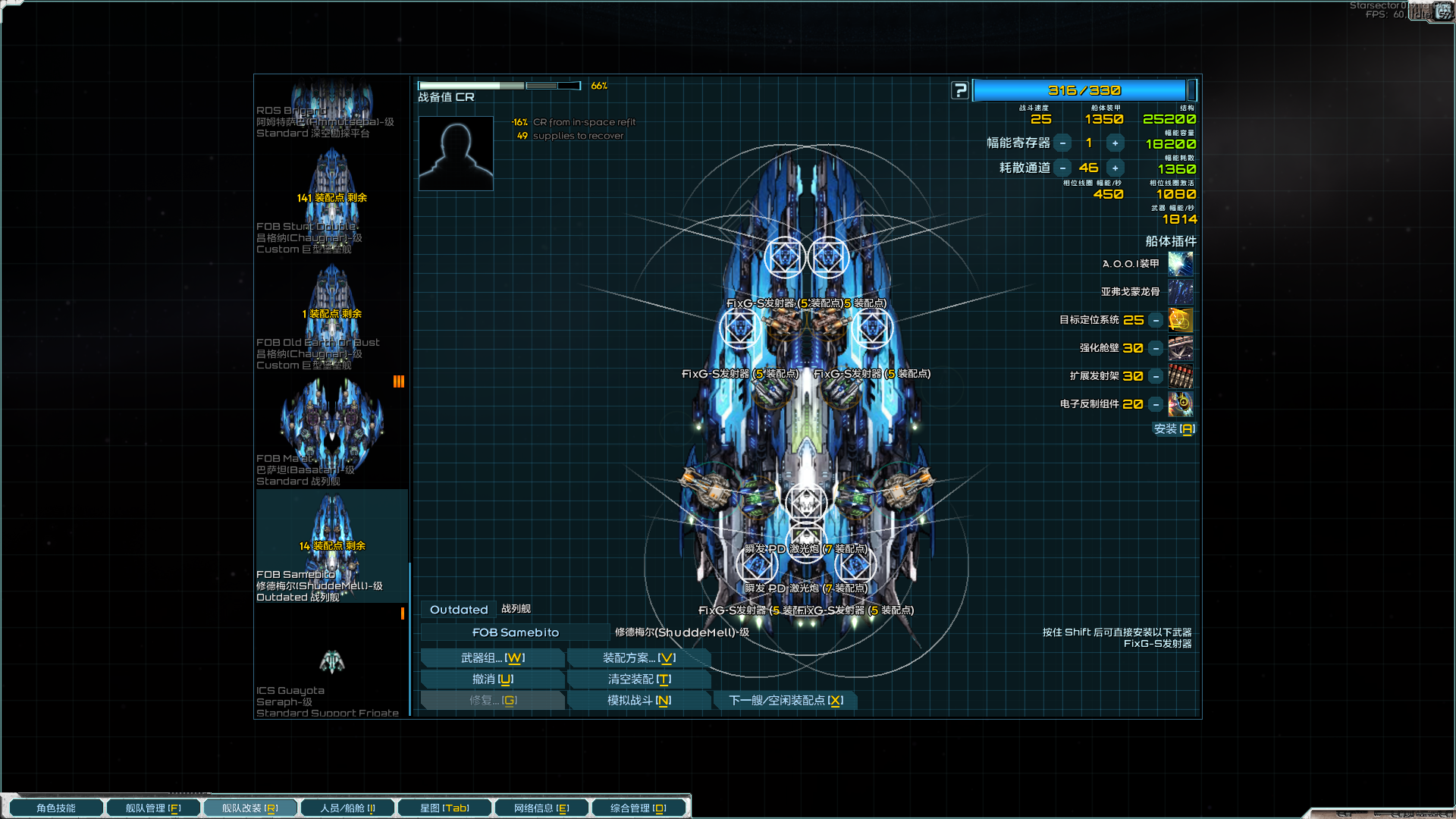Click the 扩展发射架 missile racks icon
Screen dimensions: 1456x819
tap(1180, 376)
